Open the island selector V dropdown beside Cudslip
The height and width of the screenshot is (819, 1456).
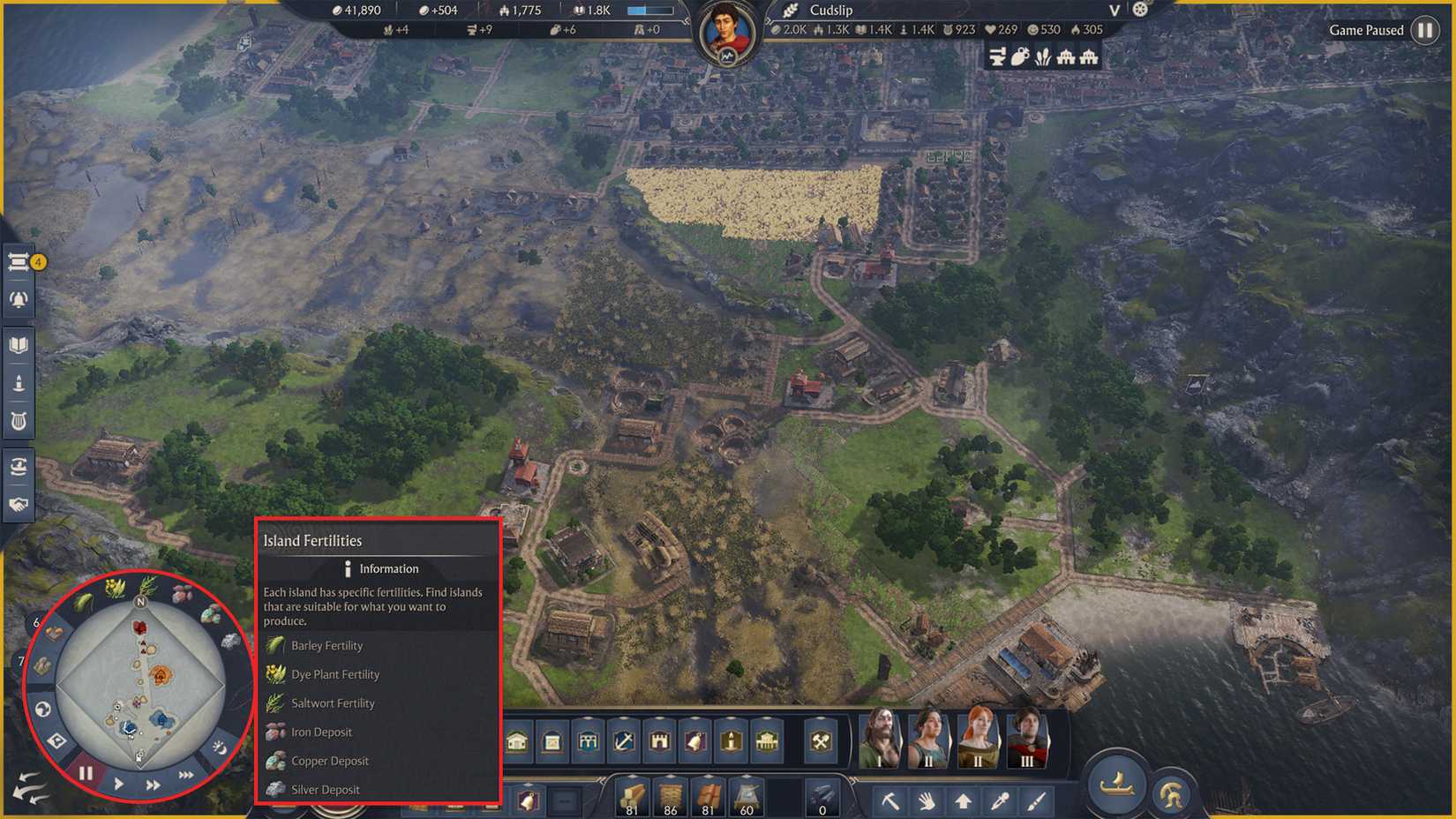click(x=1115, y=11)
